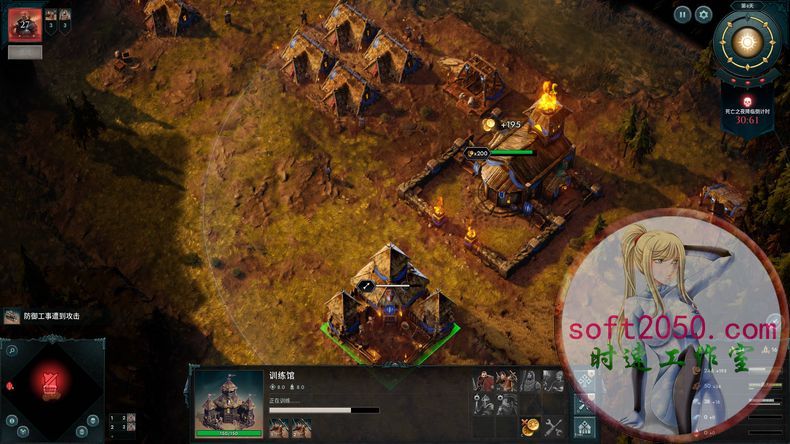This screenshot has width=790, height=444.
Task: Train the red-bearded warrior unit
Action: [x=484, y=382]
